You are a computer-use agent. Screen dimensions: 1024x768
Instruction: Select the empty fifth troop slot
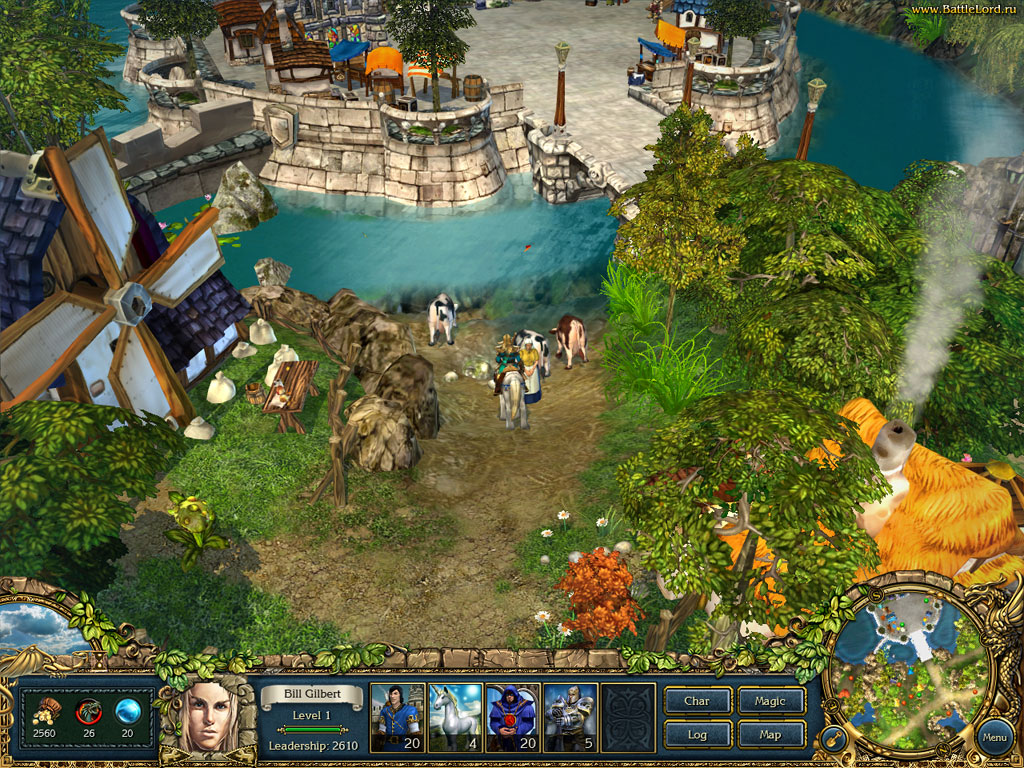point(628,717)
